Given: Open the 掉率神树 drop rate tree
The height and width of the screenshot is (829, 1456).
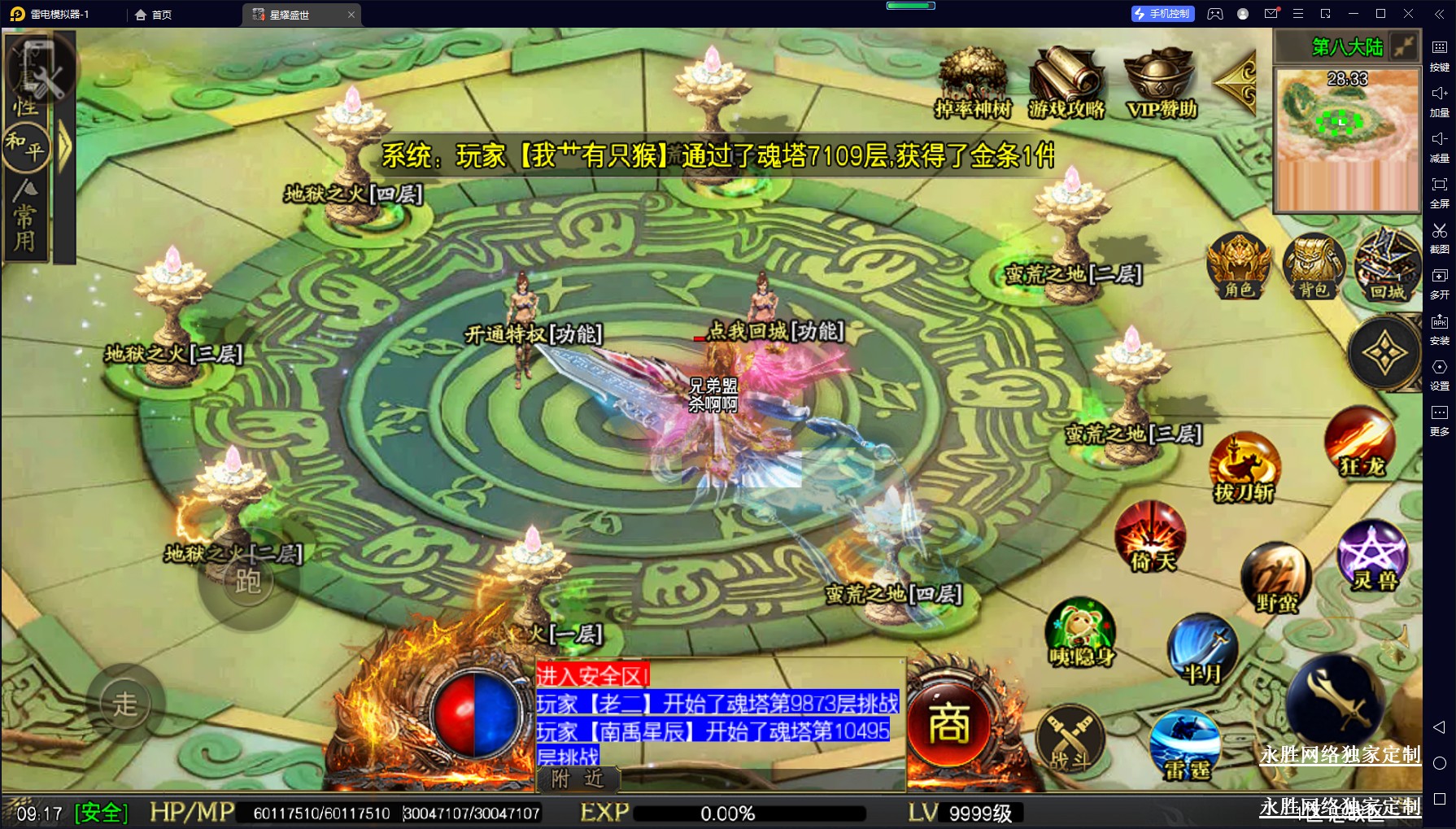Looking at the screenshot, I should [972, 82].
